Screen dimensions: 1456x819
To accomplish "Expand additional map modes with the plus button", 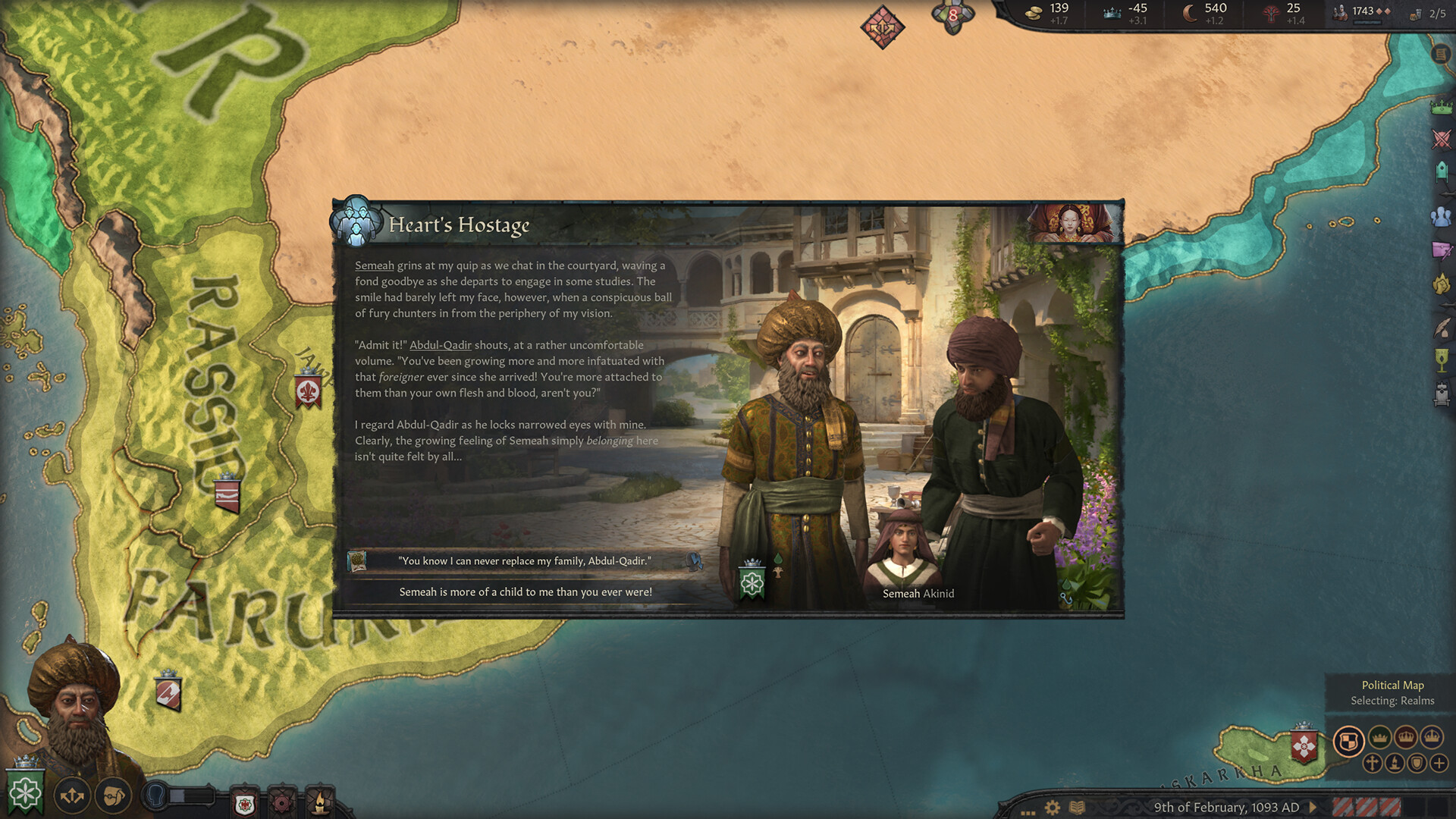I will (x=1439, y=764).
